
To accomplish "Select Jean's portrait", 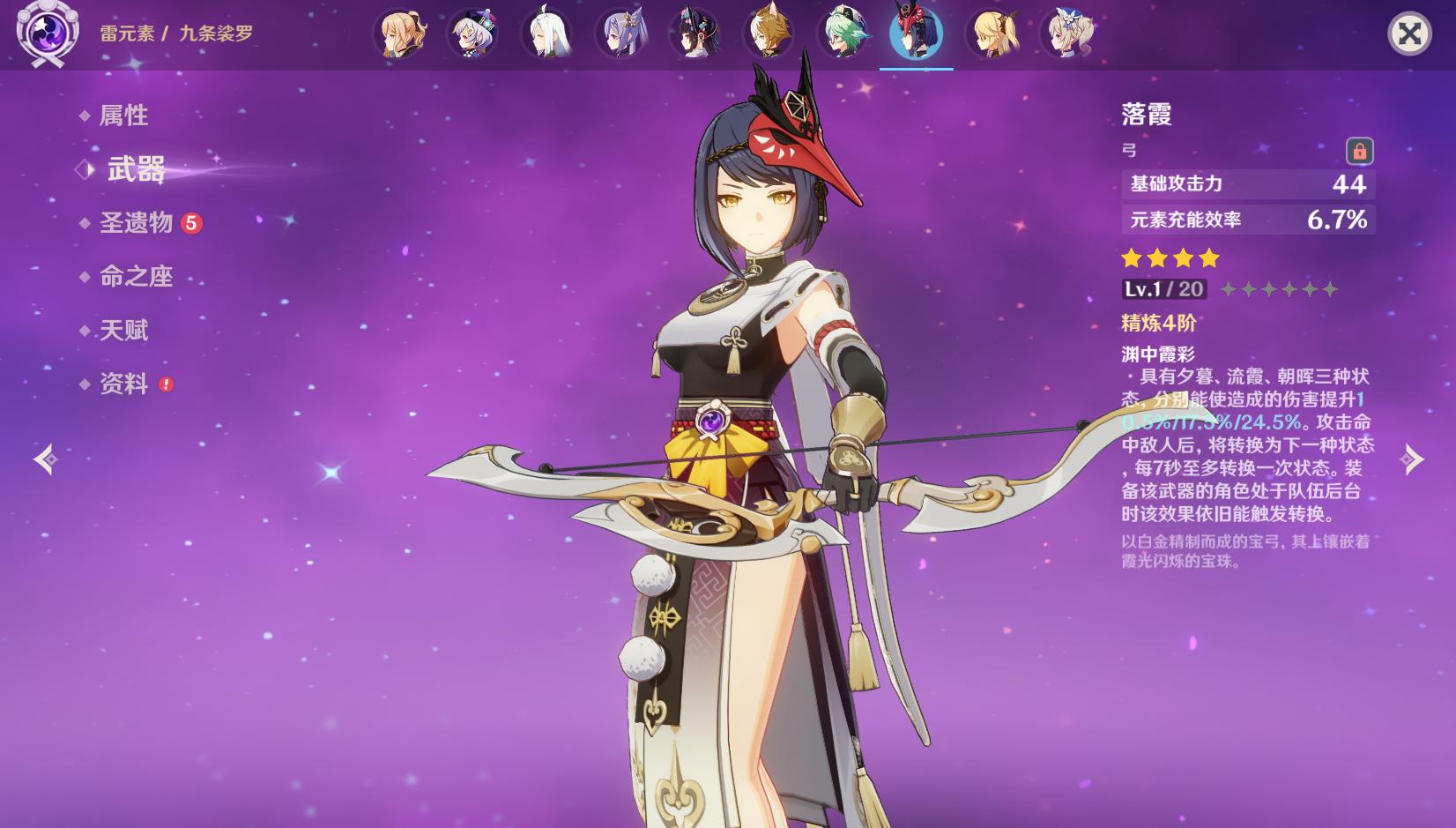I will [401, 34].
